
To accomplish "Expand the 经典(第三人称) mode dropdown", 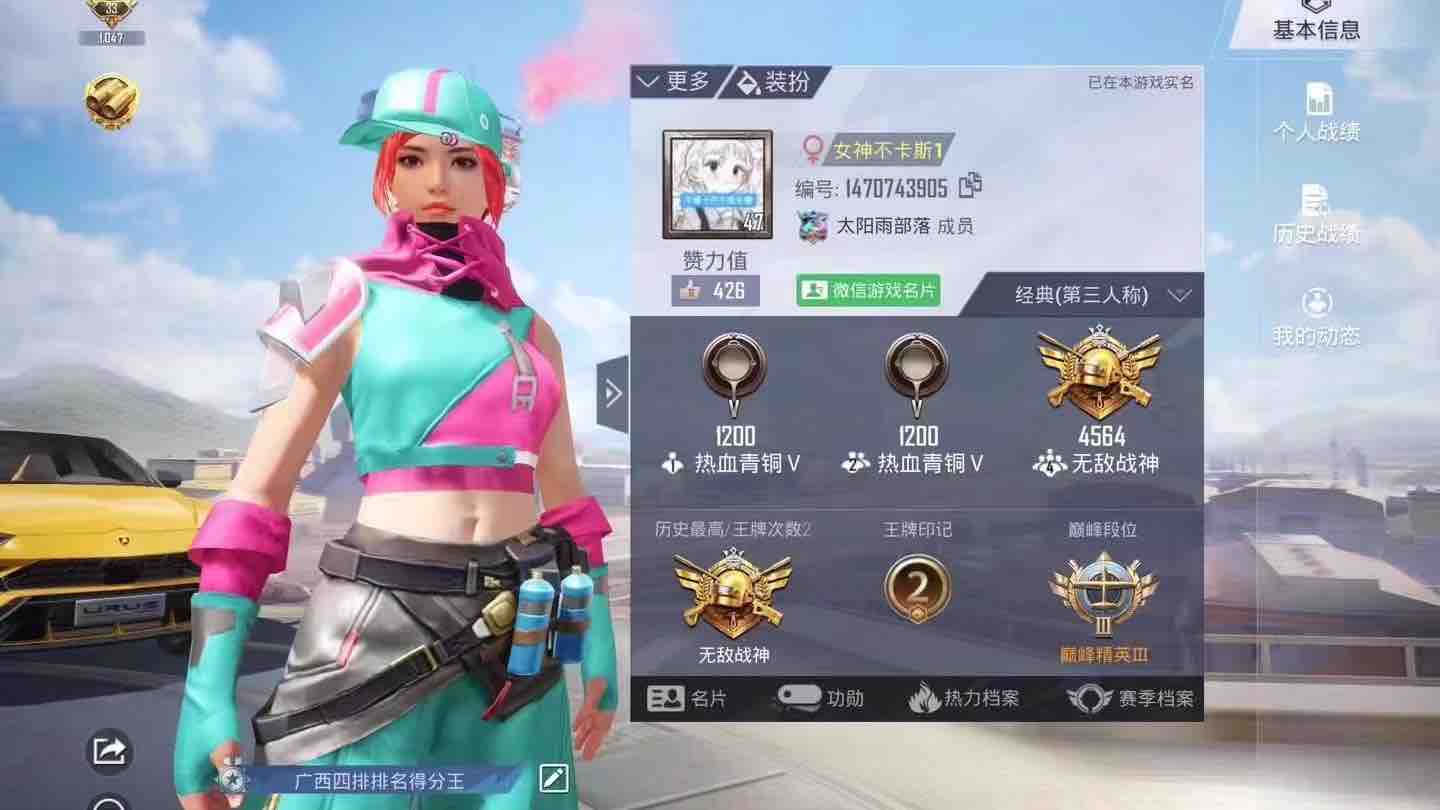I will click(1102, 295).
